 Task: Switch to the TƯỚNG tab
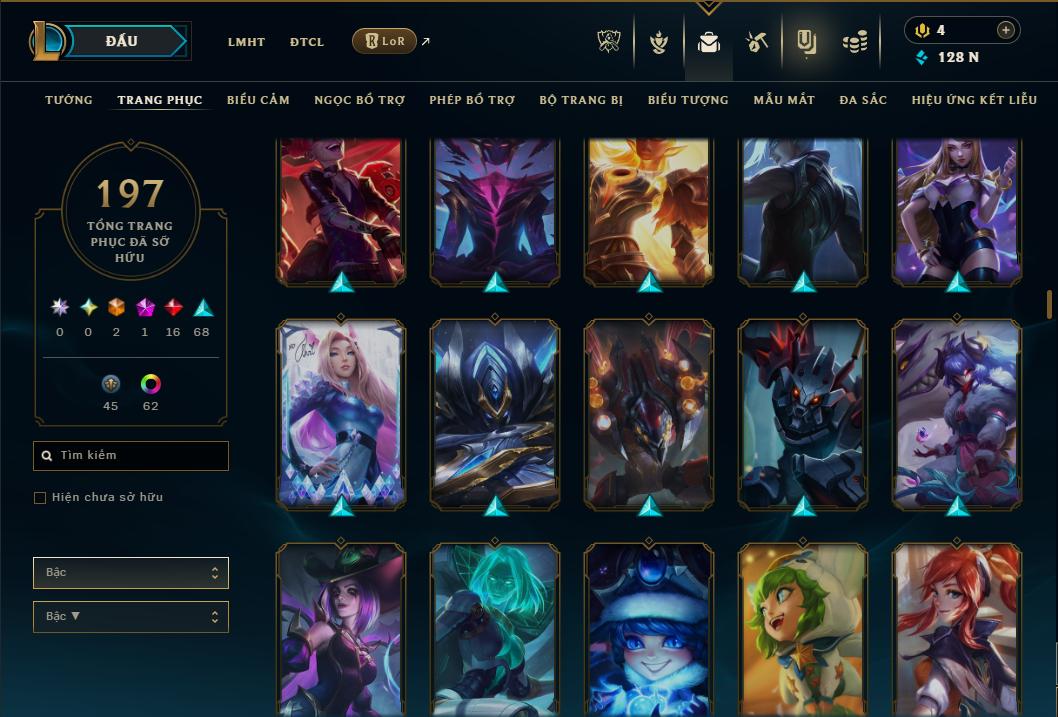[x=69, y=100]
